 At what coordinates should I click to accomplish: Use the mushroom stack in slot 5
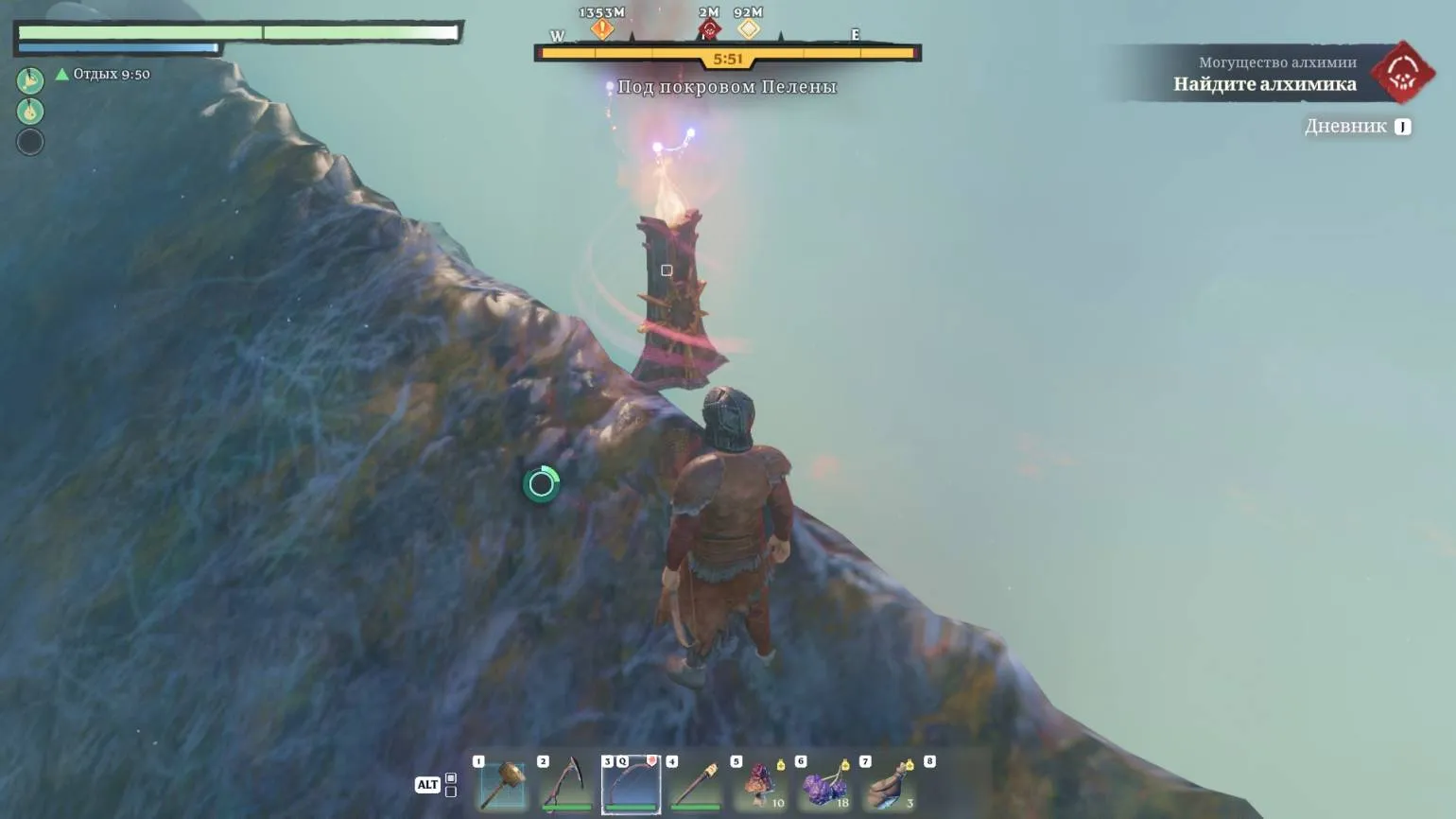coord(760,784)
